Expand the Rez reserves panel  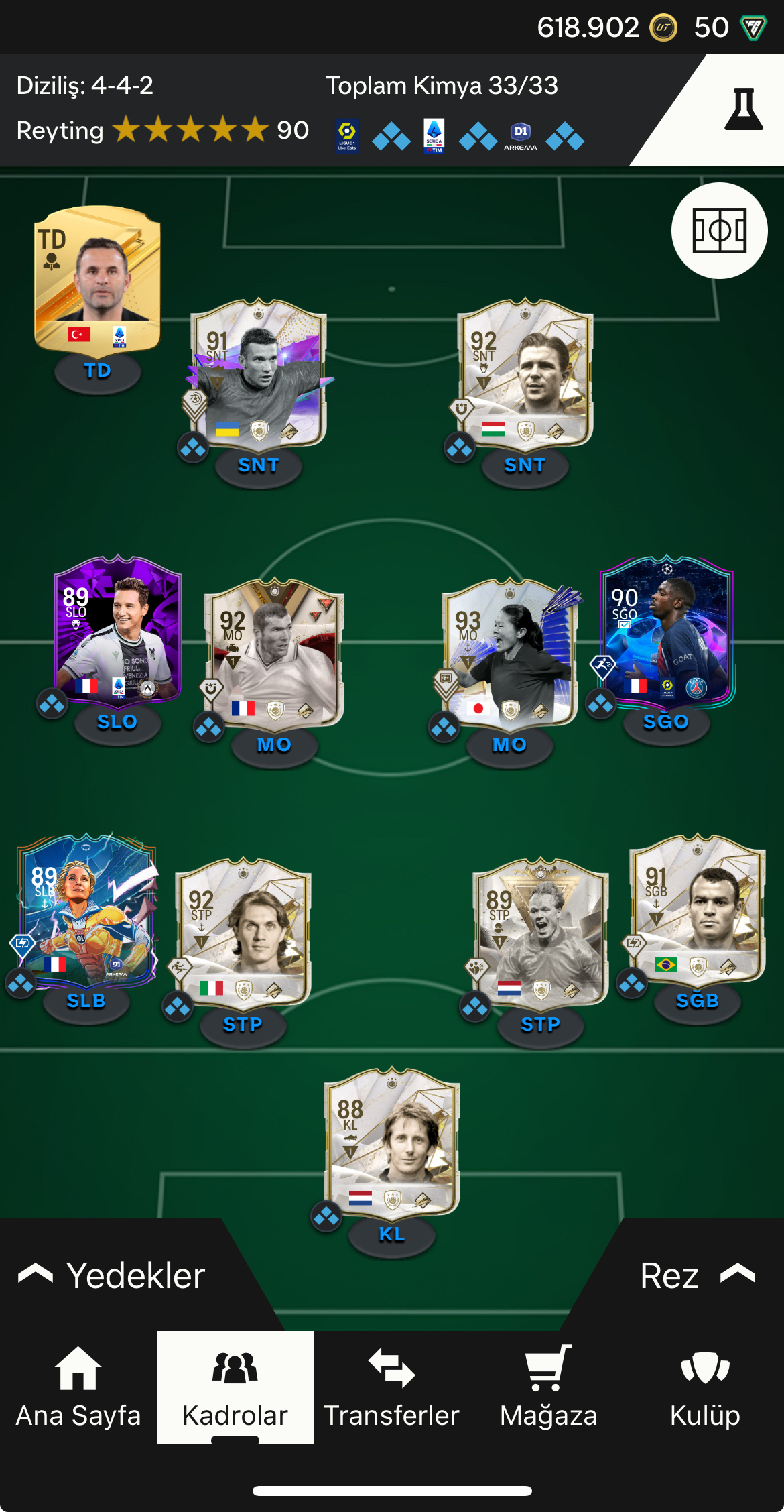(x=697, y=1275)
